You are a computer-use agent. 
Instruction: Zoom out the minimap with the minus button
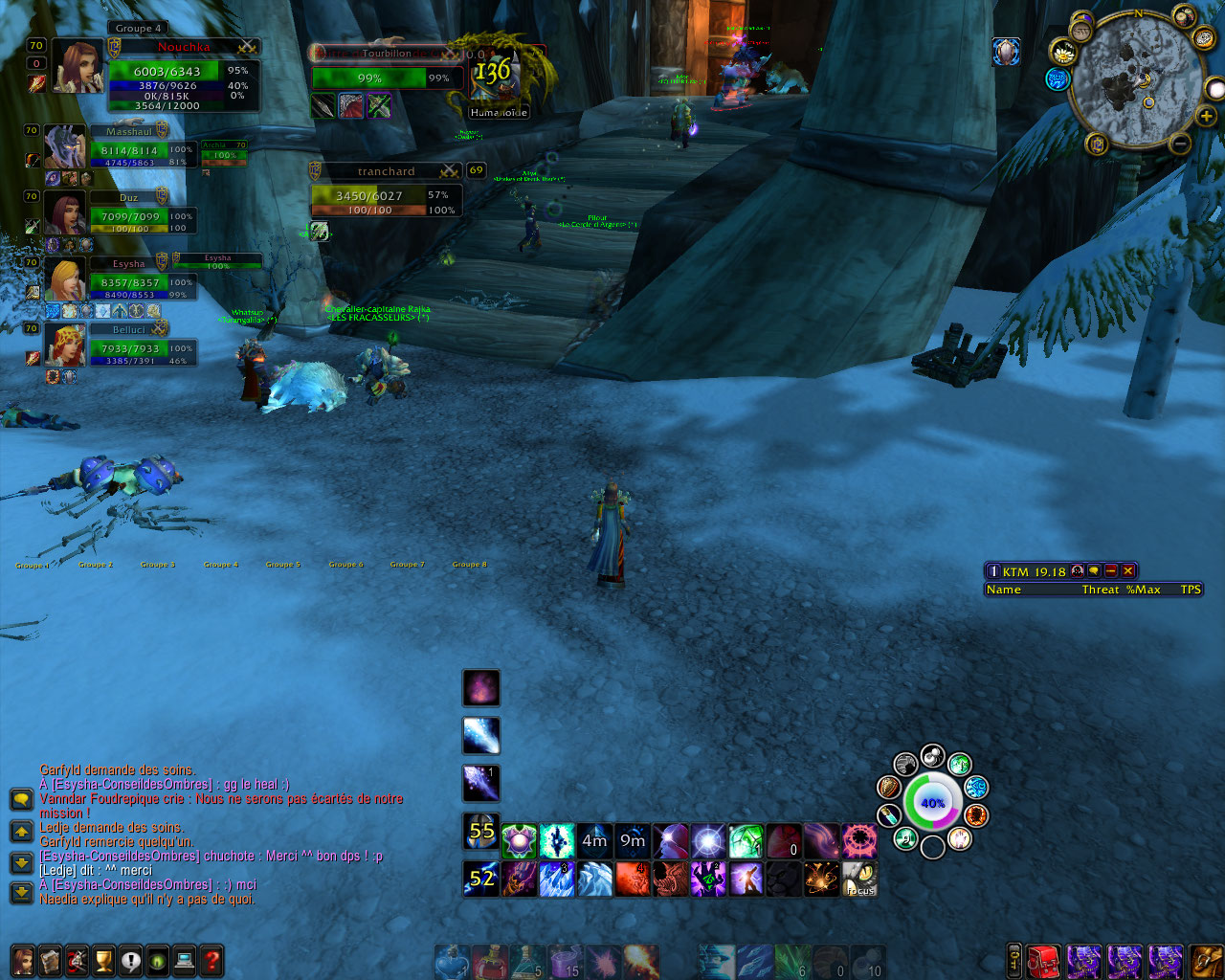click(x=1180, y=144)
